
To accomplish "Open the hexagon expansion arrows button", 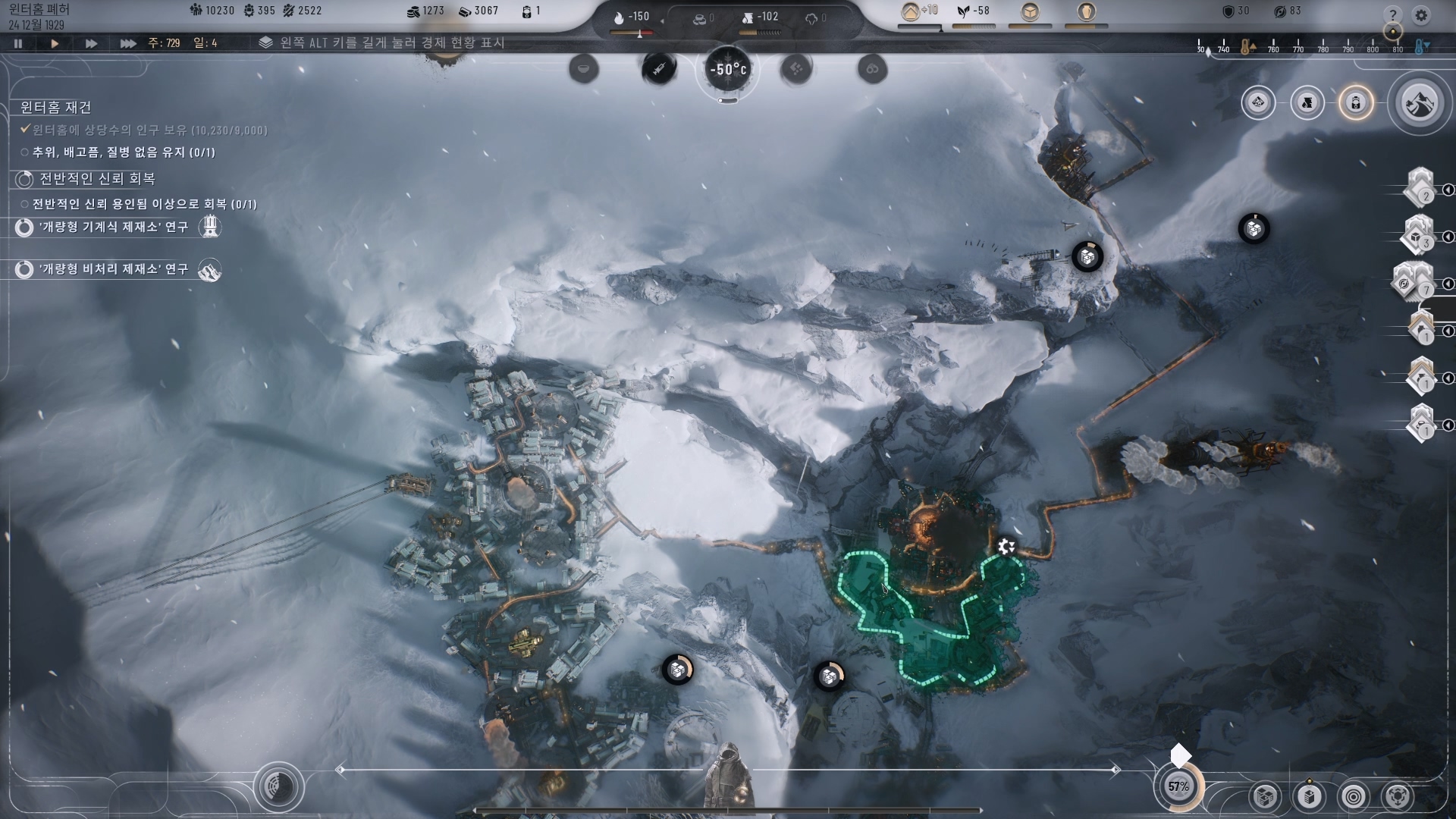I will pos(1398,796).
